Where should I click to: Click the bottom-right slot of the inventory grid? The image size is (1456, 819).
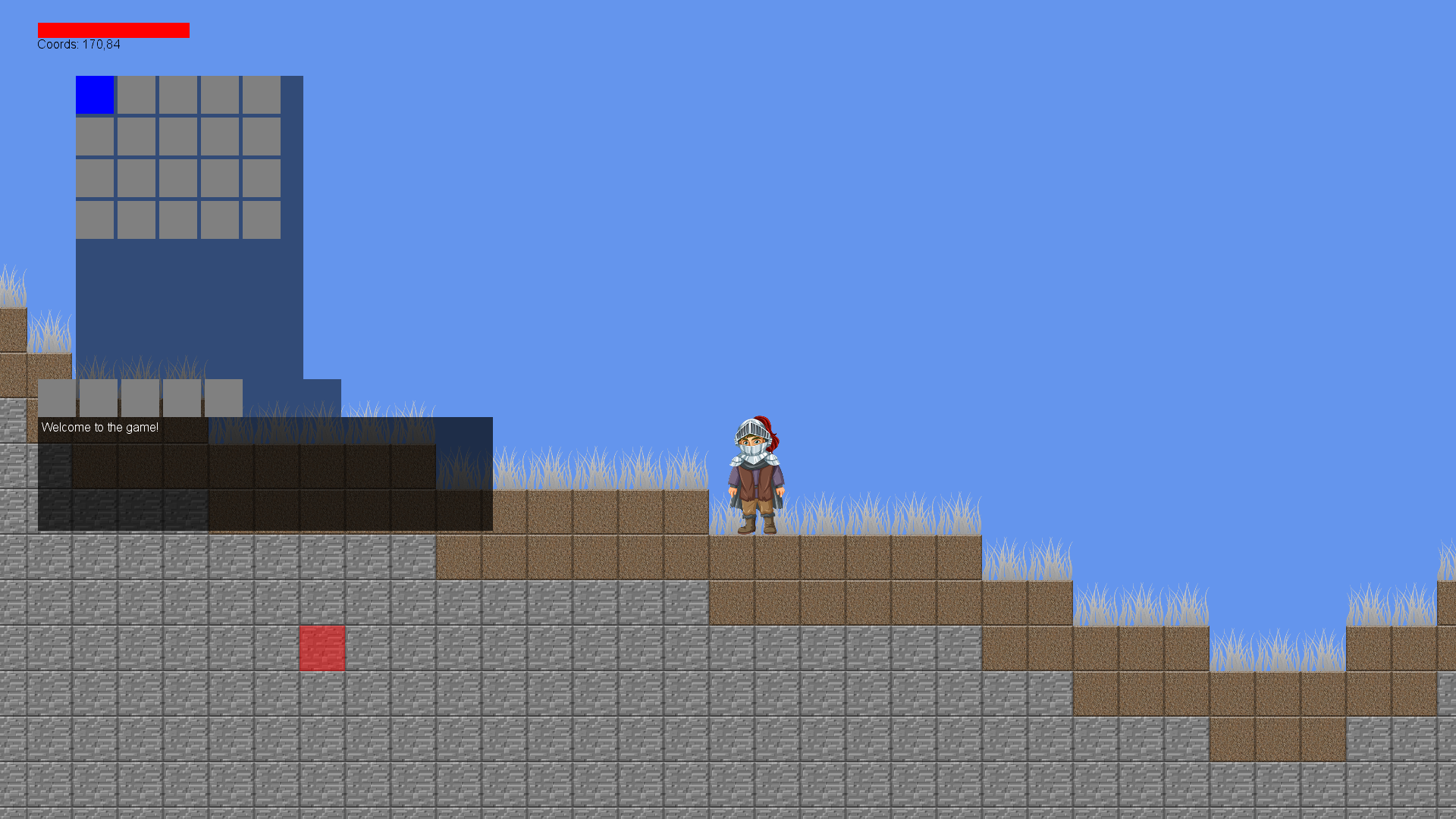tap(261, 220)
